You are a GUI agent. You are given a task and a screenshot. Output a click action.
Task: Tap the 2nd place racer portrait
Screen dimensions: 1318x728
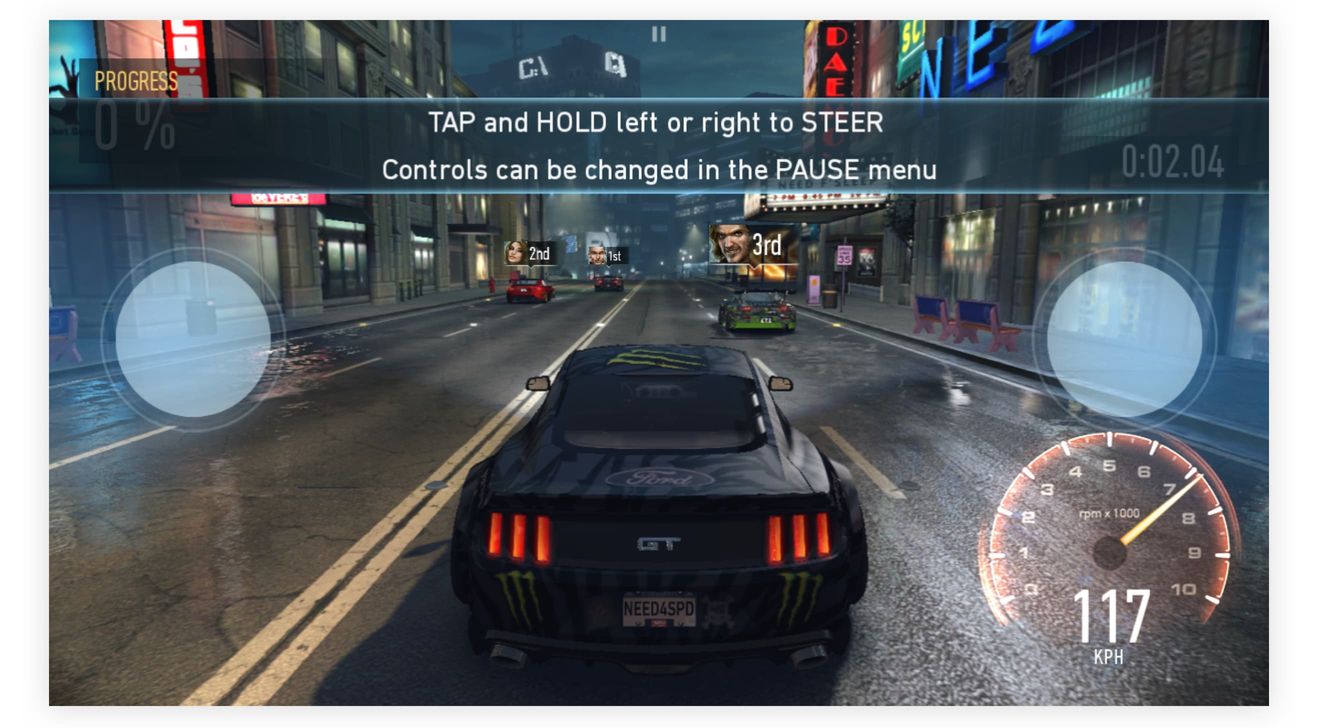pyautogui.click(x=513, y=253)
